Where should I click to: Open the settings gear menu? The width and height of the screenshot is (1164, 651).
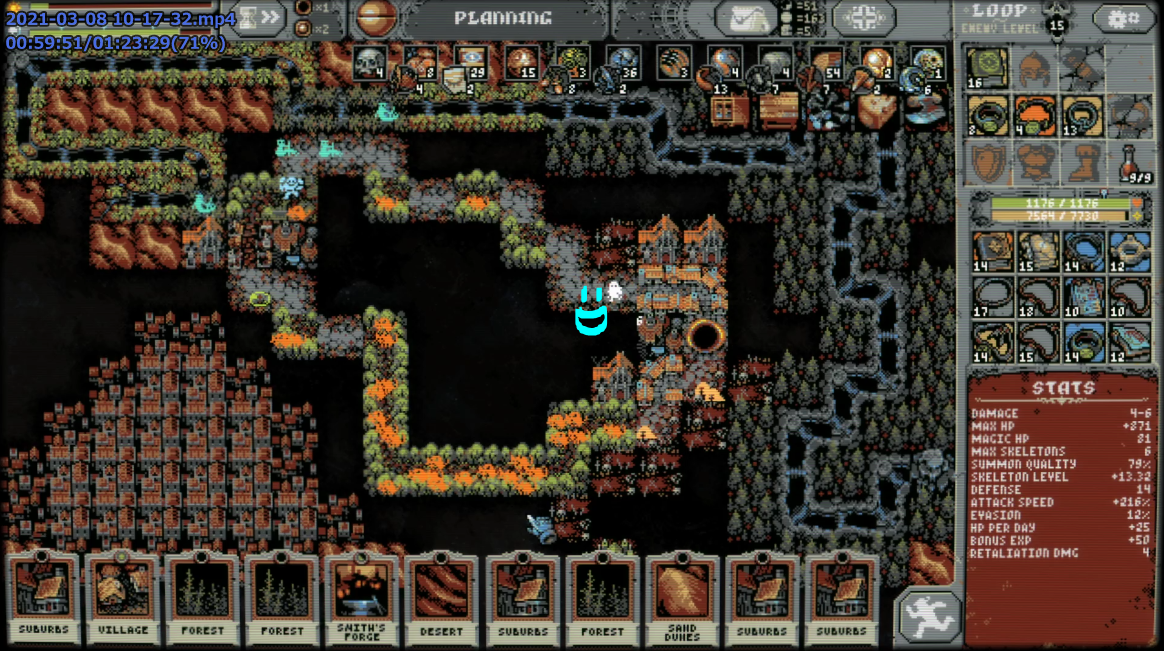(1122, 18)
